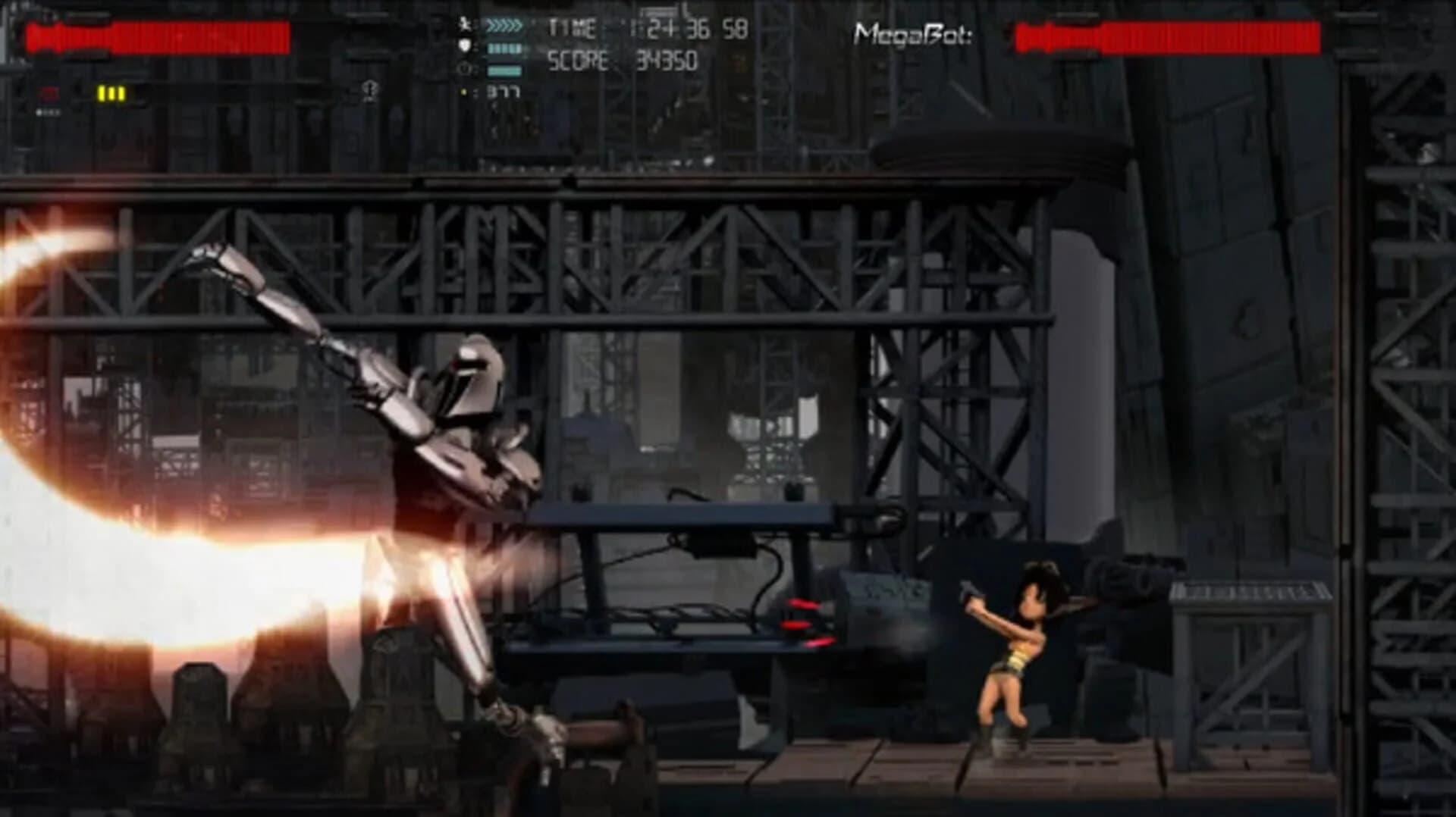Screen dimensions: 1456x817
Task: Click the TIME label in the top HUD
Action: pos(574,27)
